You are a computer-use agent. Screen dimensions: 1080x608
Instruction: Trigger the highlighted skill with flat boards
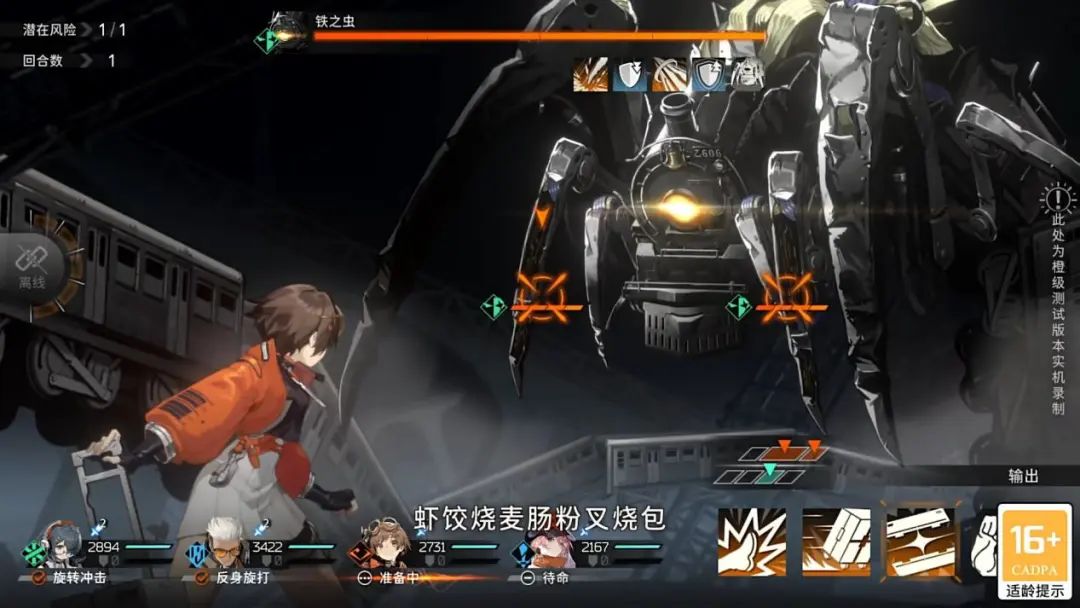coord(920,543)
